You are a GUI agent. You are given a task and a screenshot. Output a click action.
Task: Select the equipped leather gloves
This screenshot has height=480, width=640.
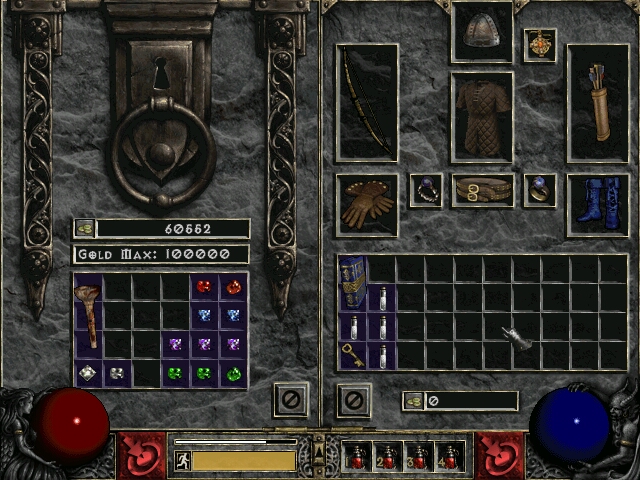(x=366, y=204)
